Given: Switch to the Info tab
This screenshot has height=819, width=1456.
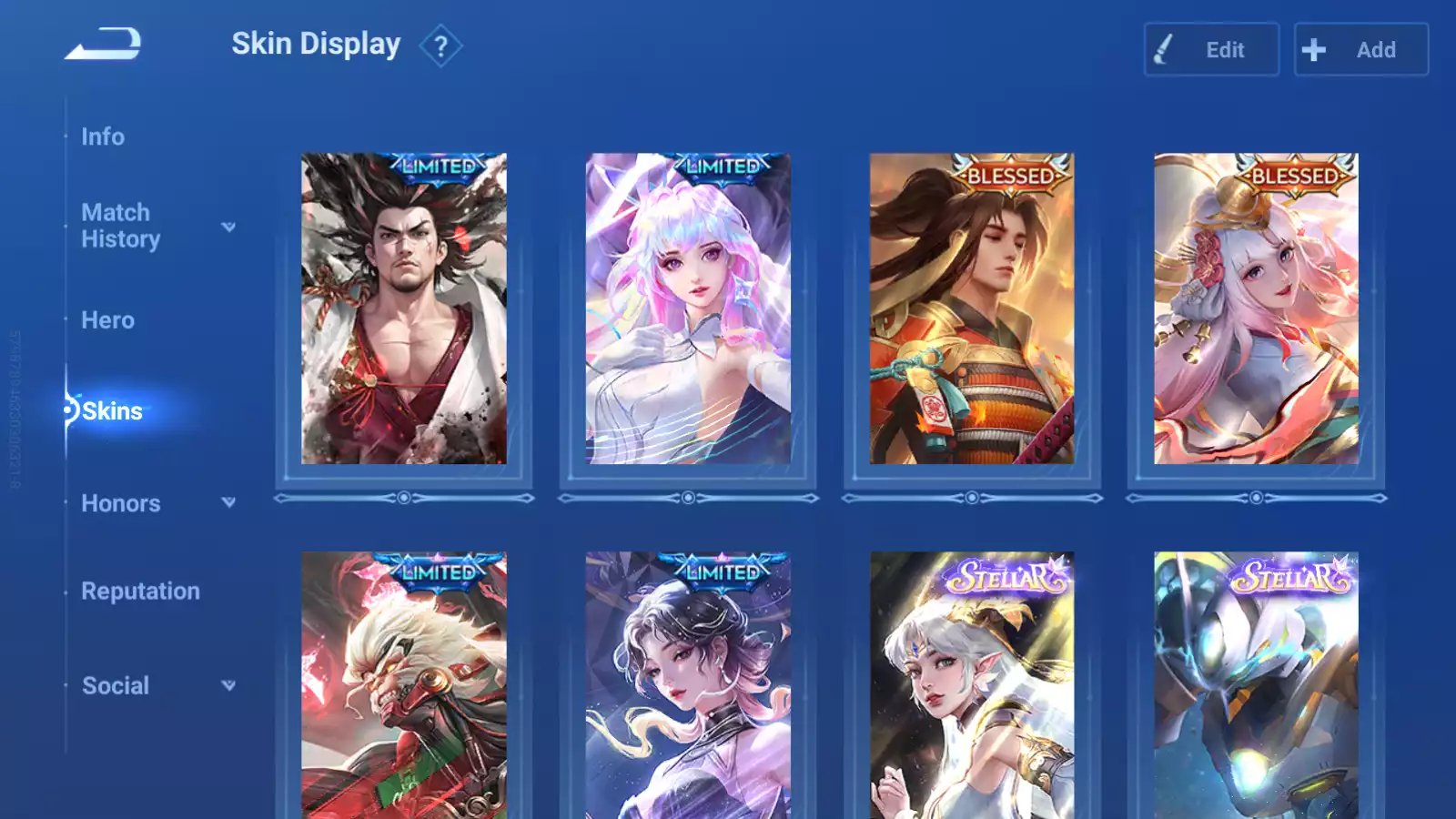Looking at the screenshot, I should pyautogui.click(x=103, y=136).
